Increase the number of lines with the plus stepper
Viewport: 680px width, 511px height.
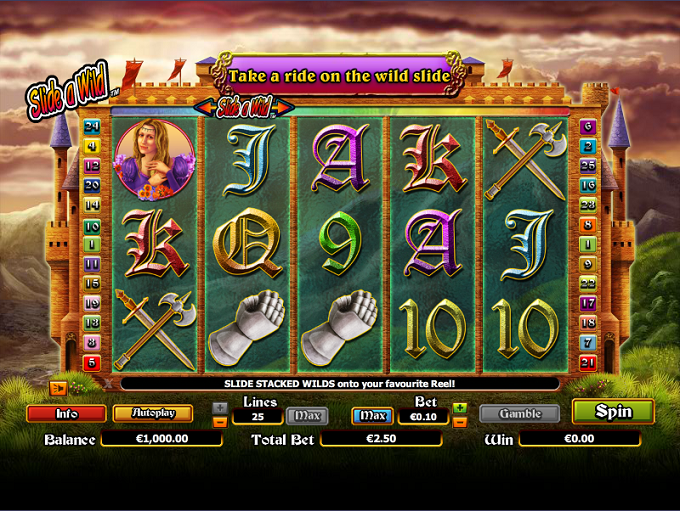220,408
